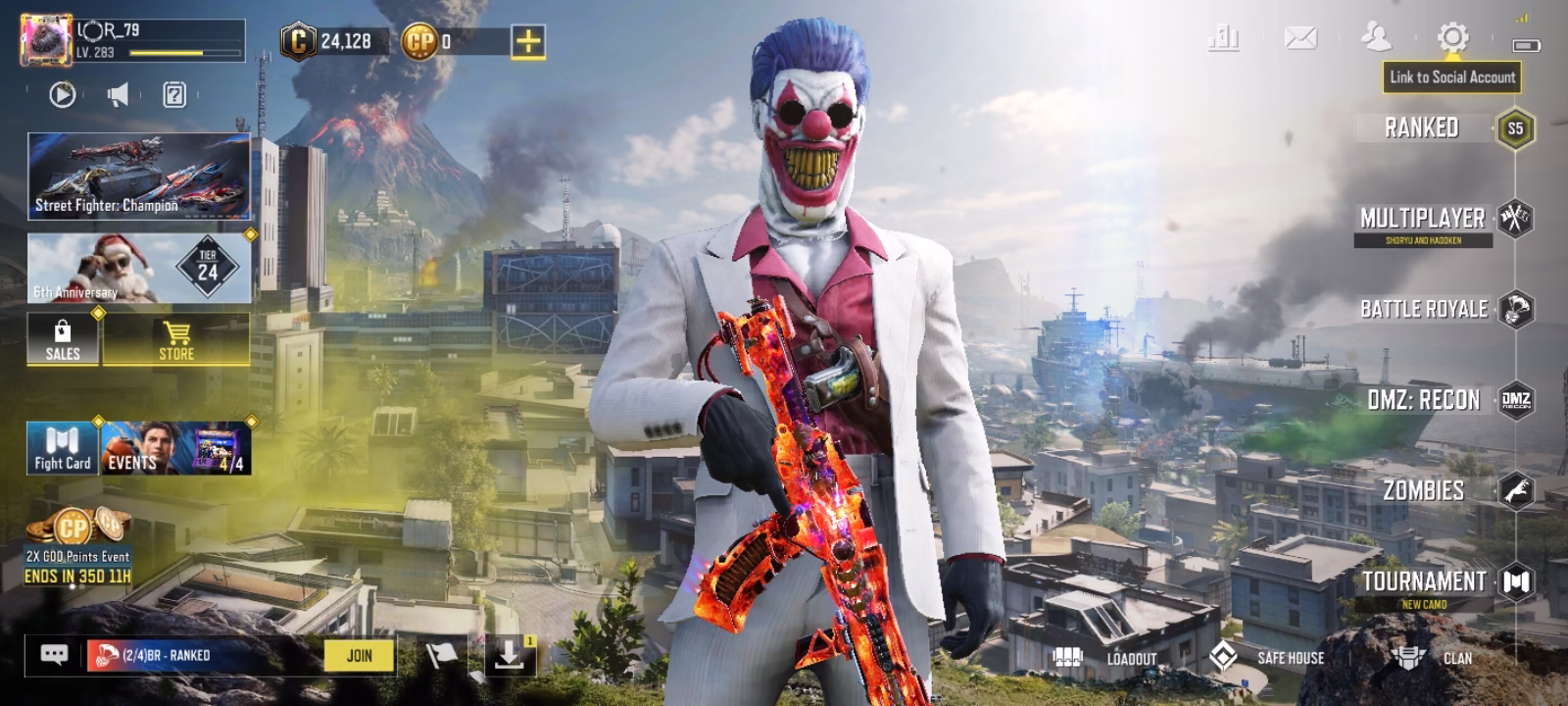View the Street Fighter: Champion banner
1568x706 pixels.
[x=138, y=176]
